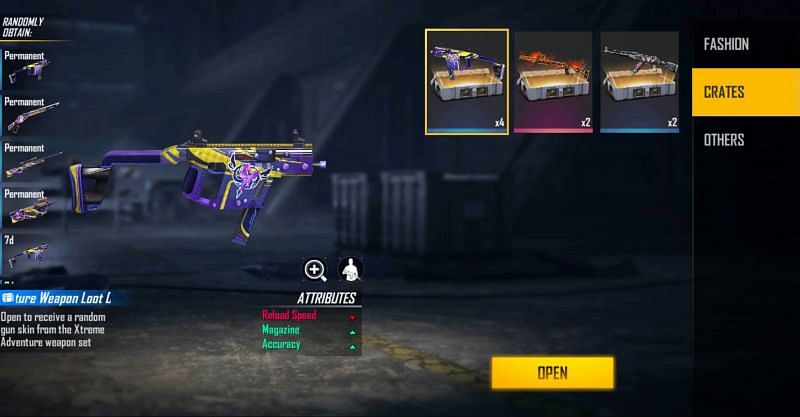Pick the blue-bar rifle crate
This screenshot has width=800, height=417.
(x=640, y=82)
